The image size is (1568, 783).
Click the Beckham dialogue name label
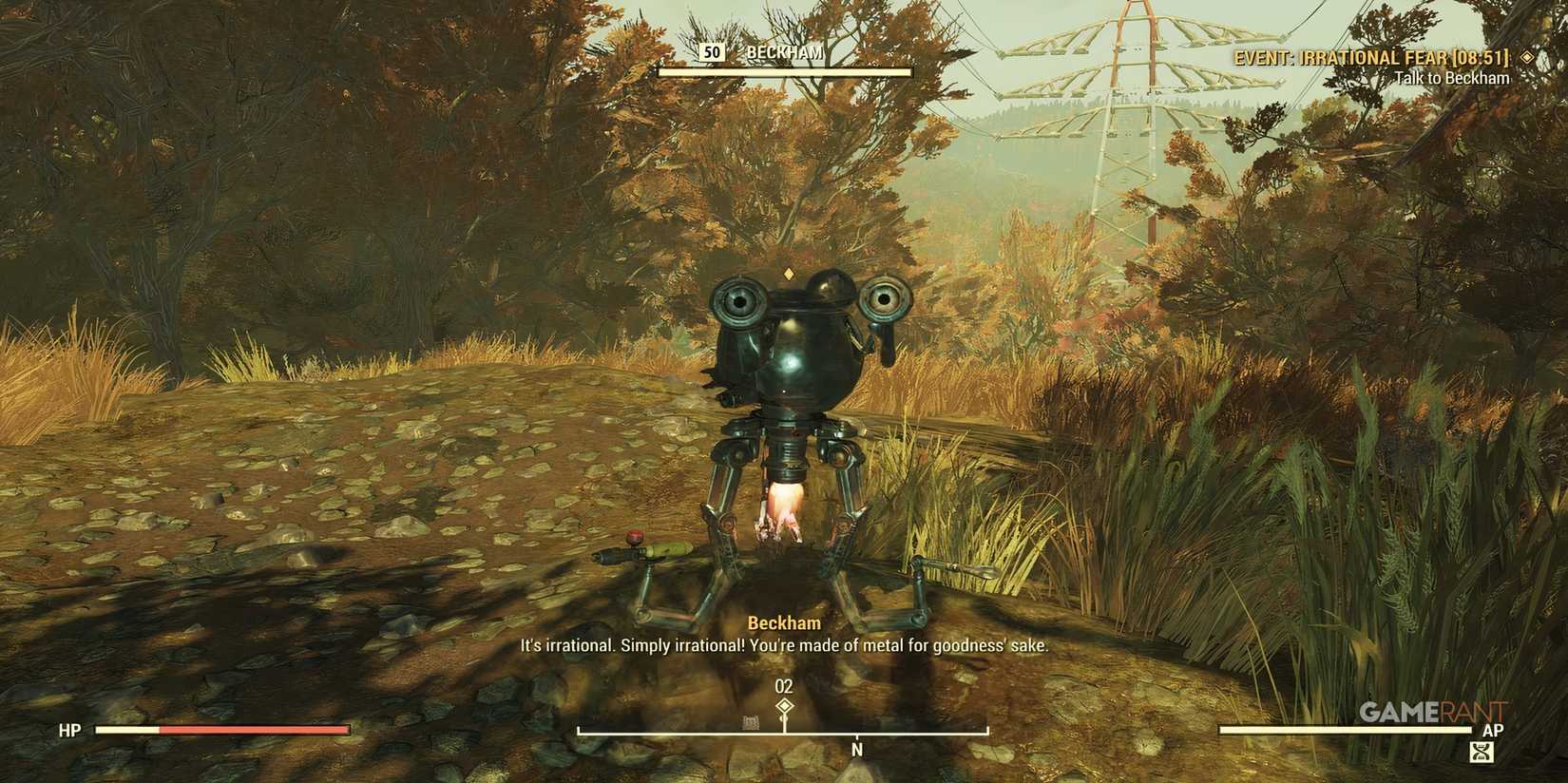click(x=784, y=622)
